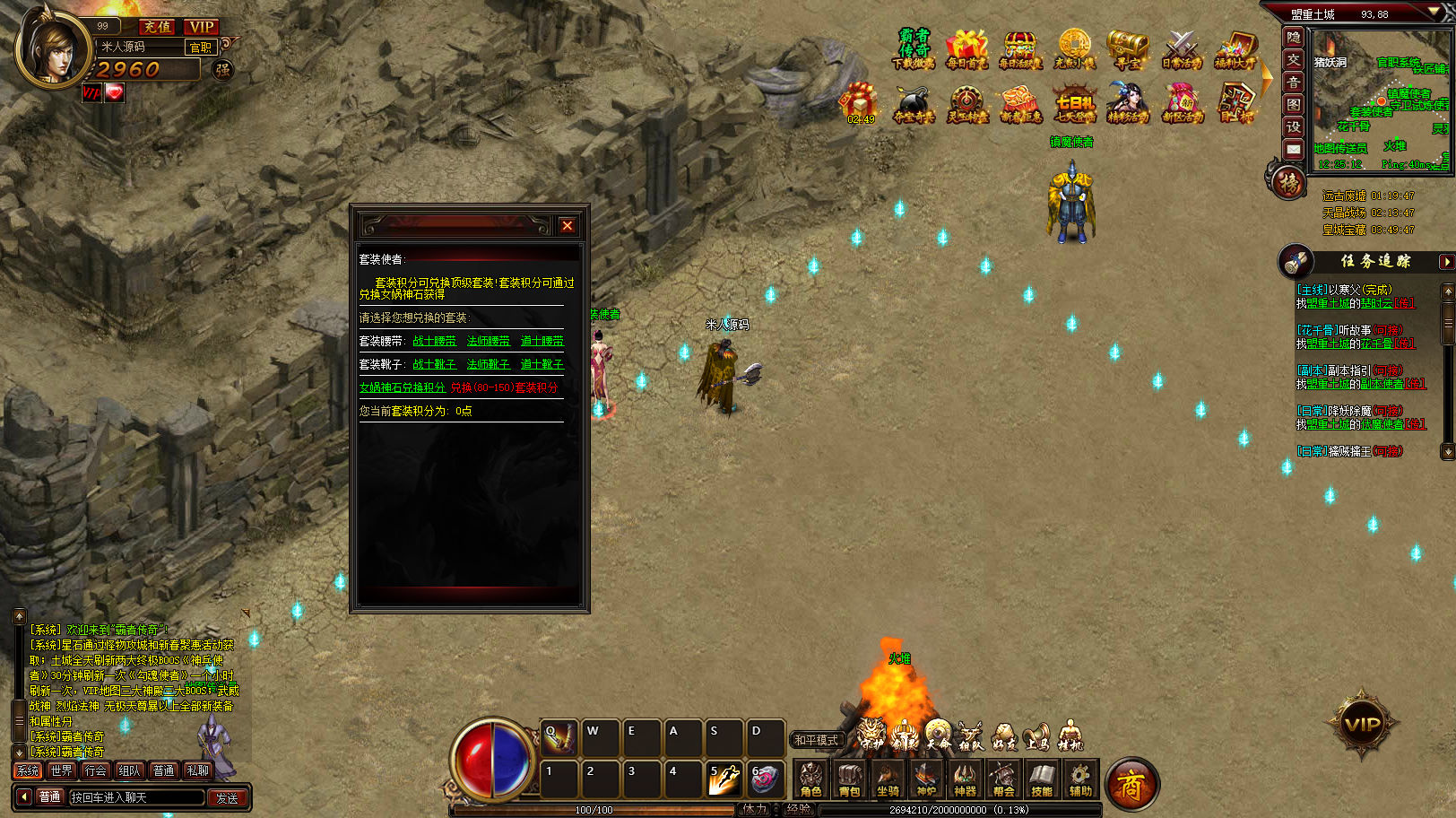Select the 法师靴子 exchange link
The width and height of the screenshot is (1456, 818).
point(489,364)
